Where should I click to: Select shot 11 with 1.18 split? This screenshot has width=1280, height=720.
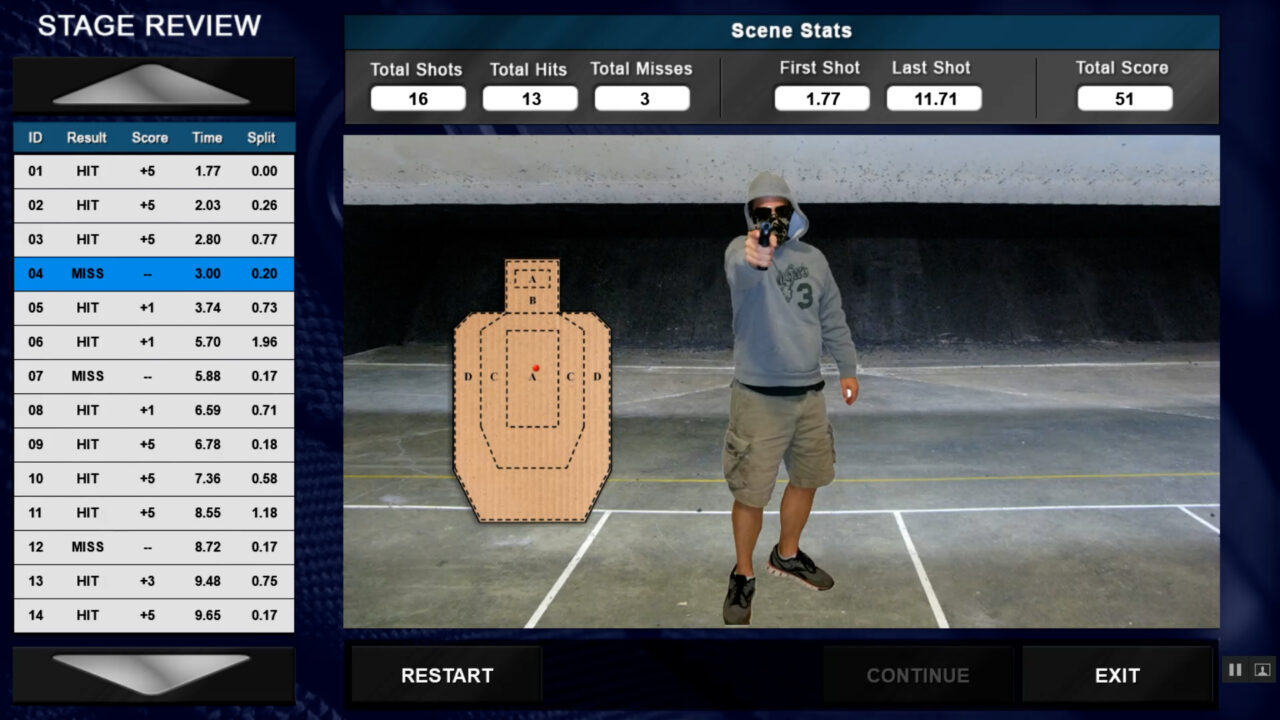coord(154,513)
